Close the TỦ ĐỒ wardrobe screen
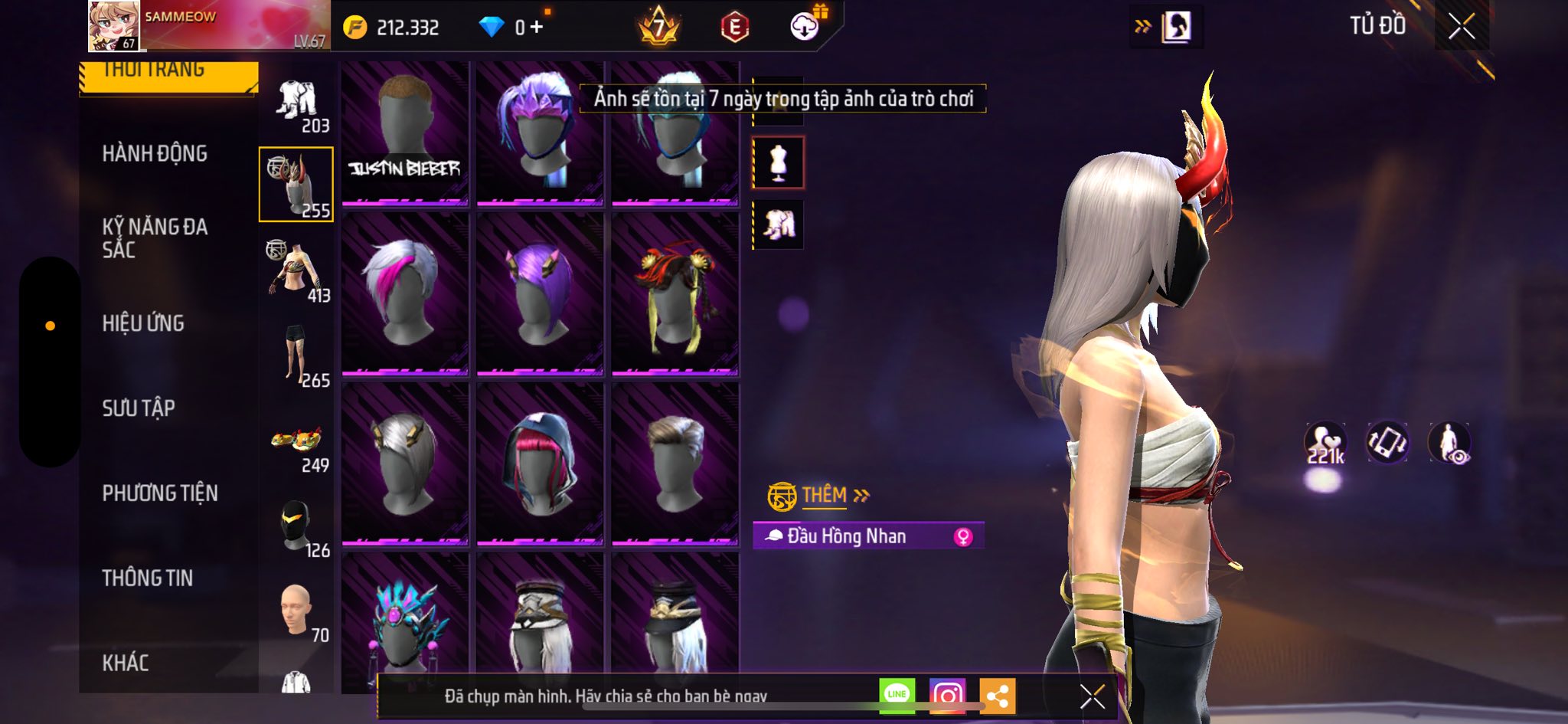Viewport: 1568px width, 724px height. (x=1461, y=27)
